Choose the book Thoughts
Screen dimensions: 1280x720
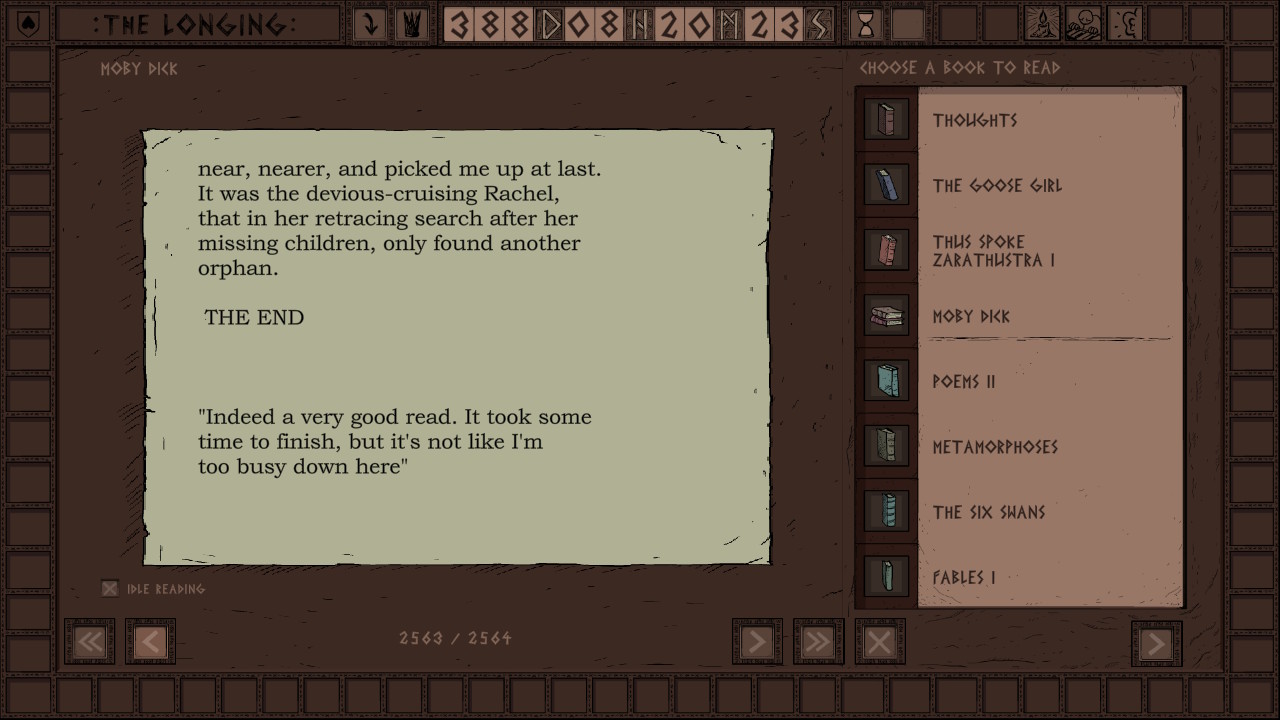tap(975, 120)
